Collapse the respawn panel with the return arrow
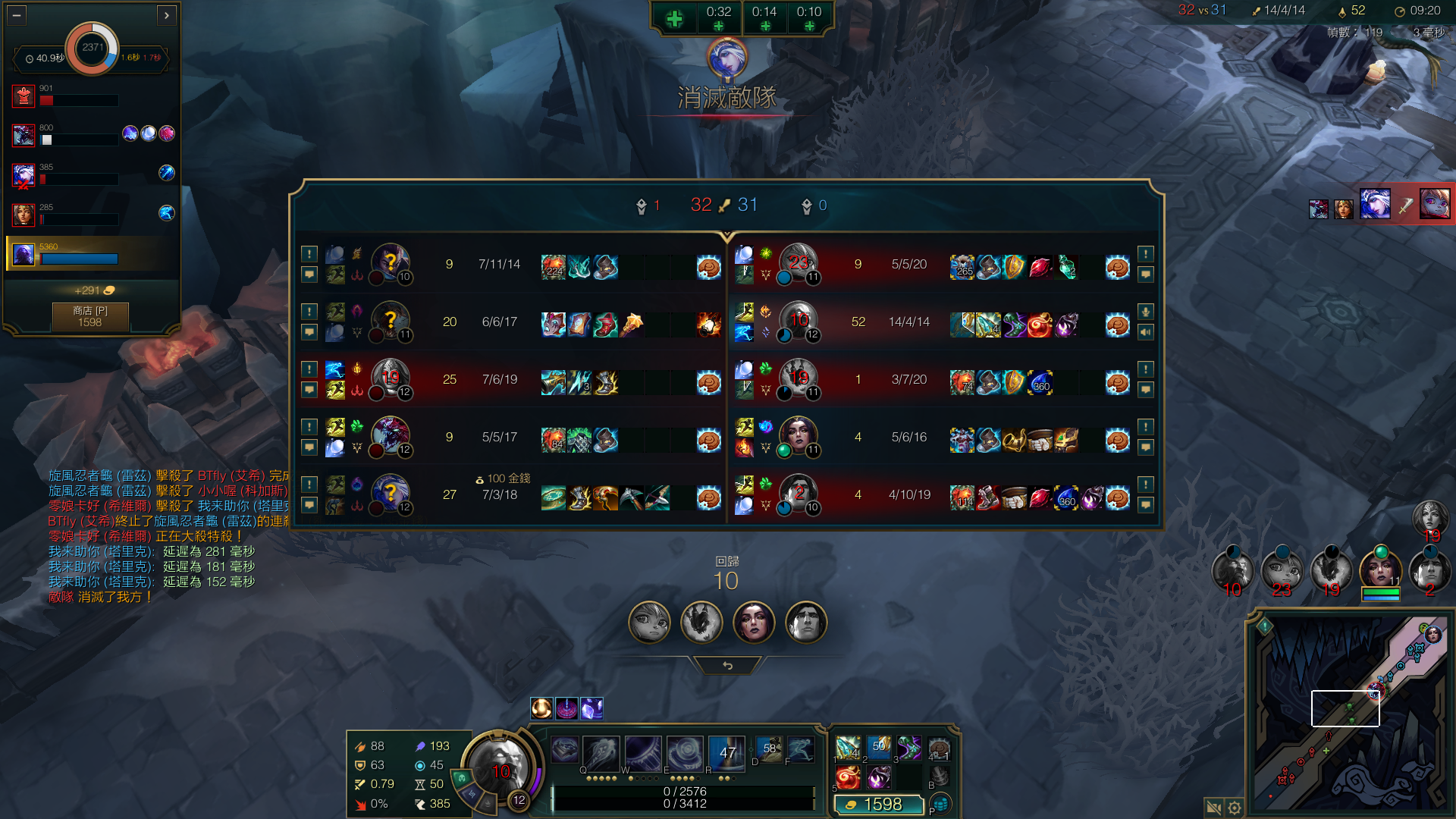The height and width of the screenshot is (819, 1456). (727, 665)
